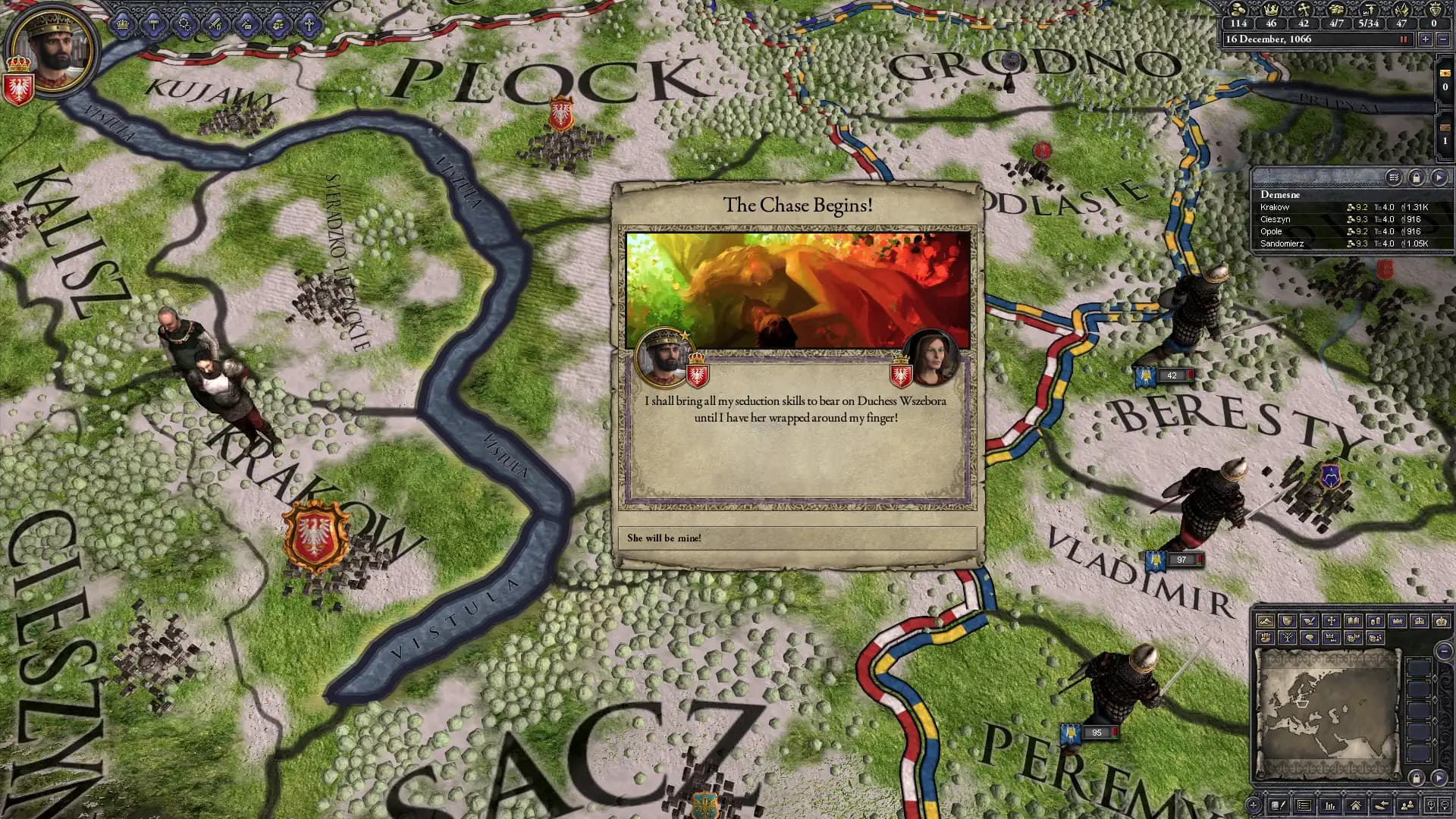Click the "She will be mine!" response
The width and height of the screenshot is (1456, 819).
pos(799,538)
